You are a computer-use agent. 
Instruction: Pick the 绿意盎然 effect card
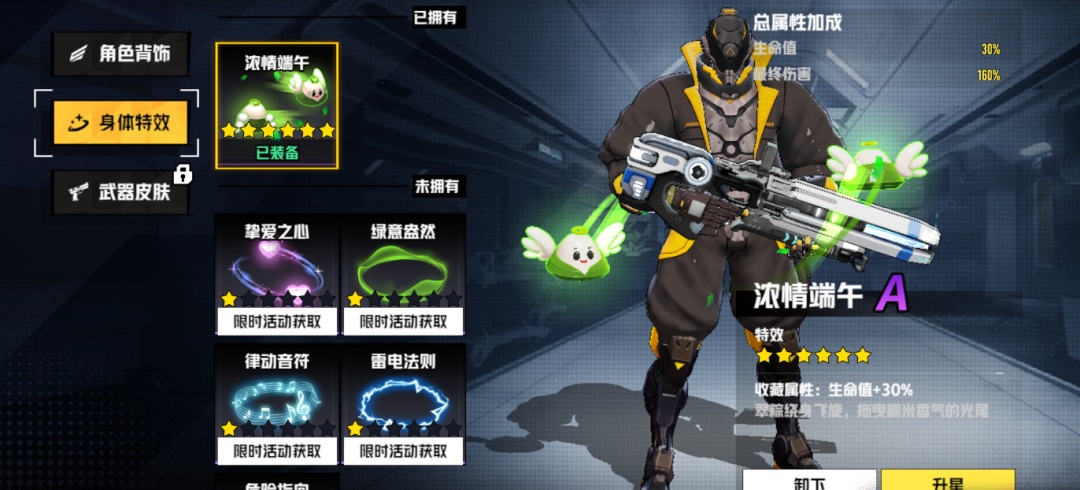tap(403, 273)
